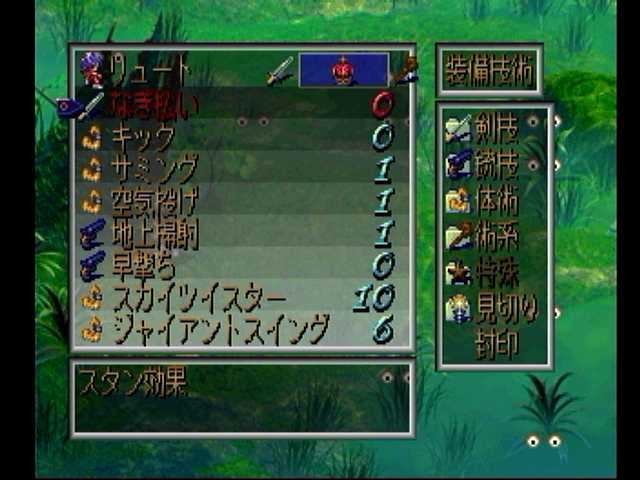Screen dimensions: 640x480
Task: Select the スカイツイスター technique
Action: 198,297
